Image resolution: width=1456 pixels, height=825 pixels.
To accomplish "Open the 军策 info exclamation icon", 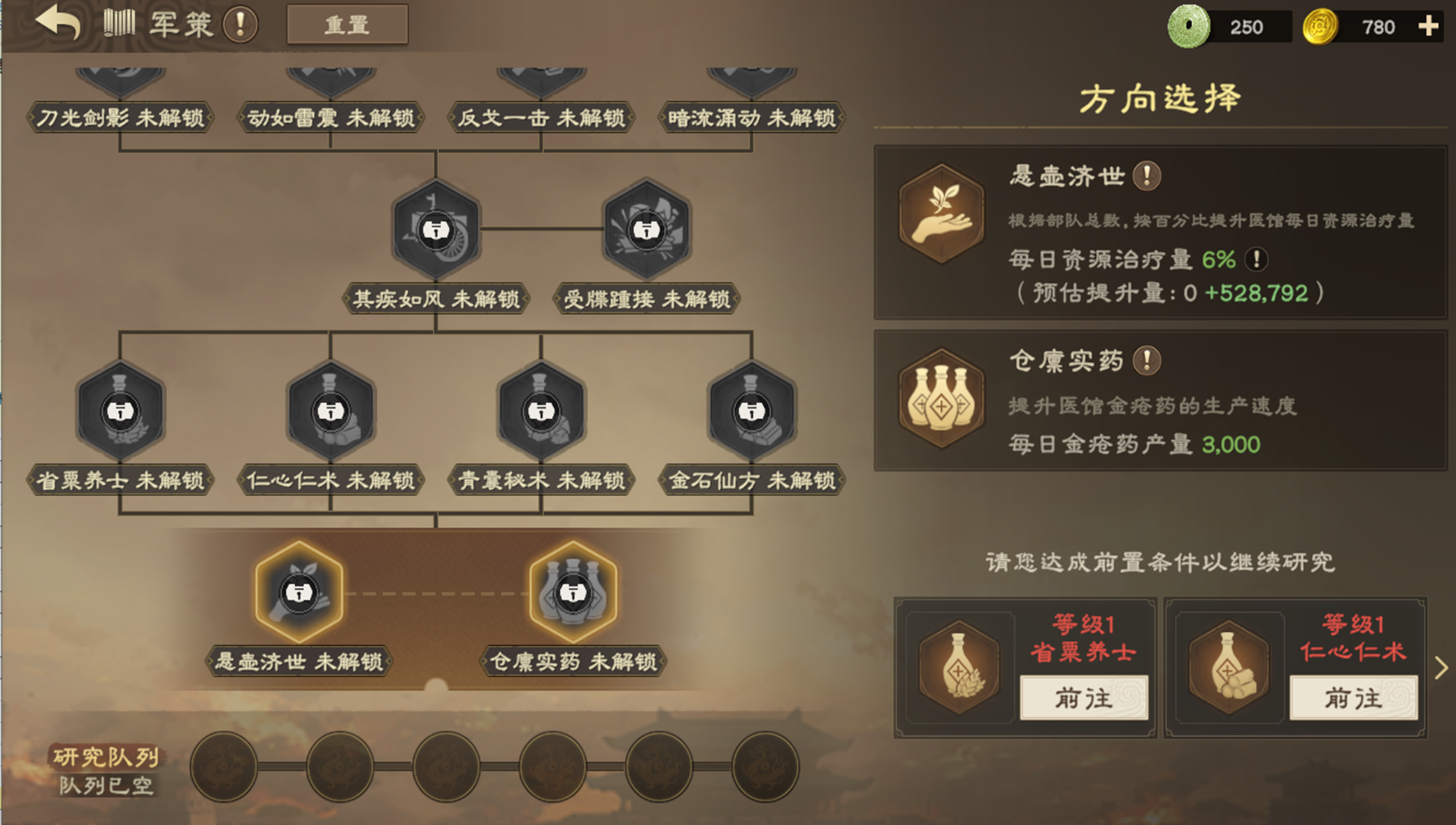I will [240, 24].
